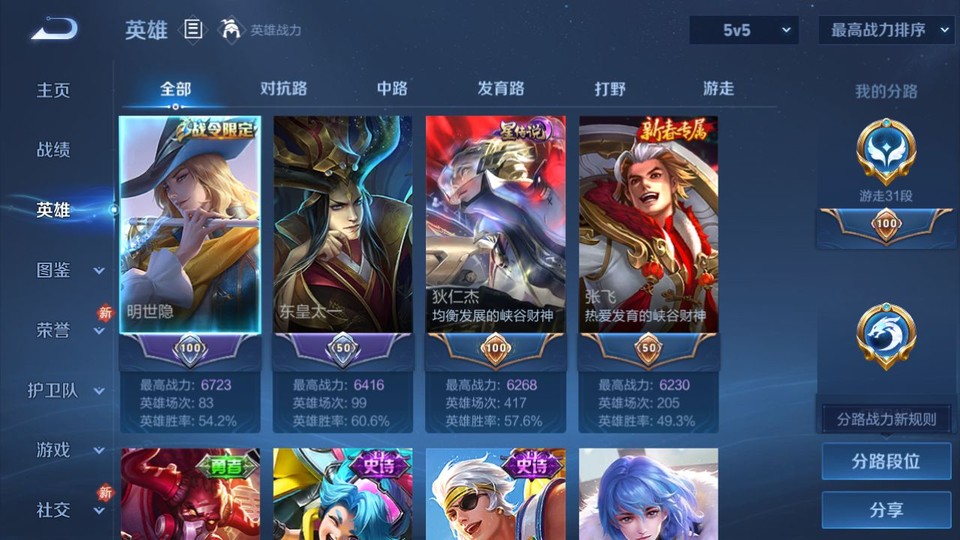
Task: Switch to the 游走 tab
Action: [x=718, y=88]
